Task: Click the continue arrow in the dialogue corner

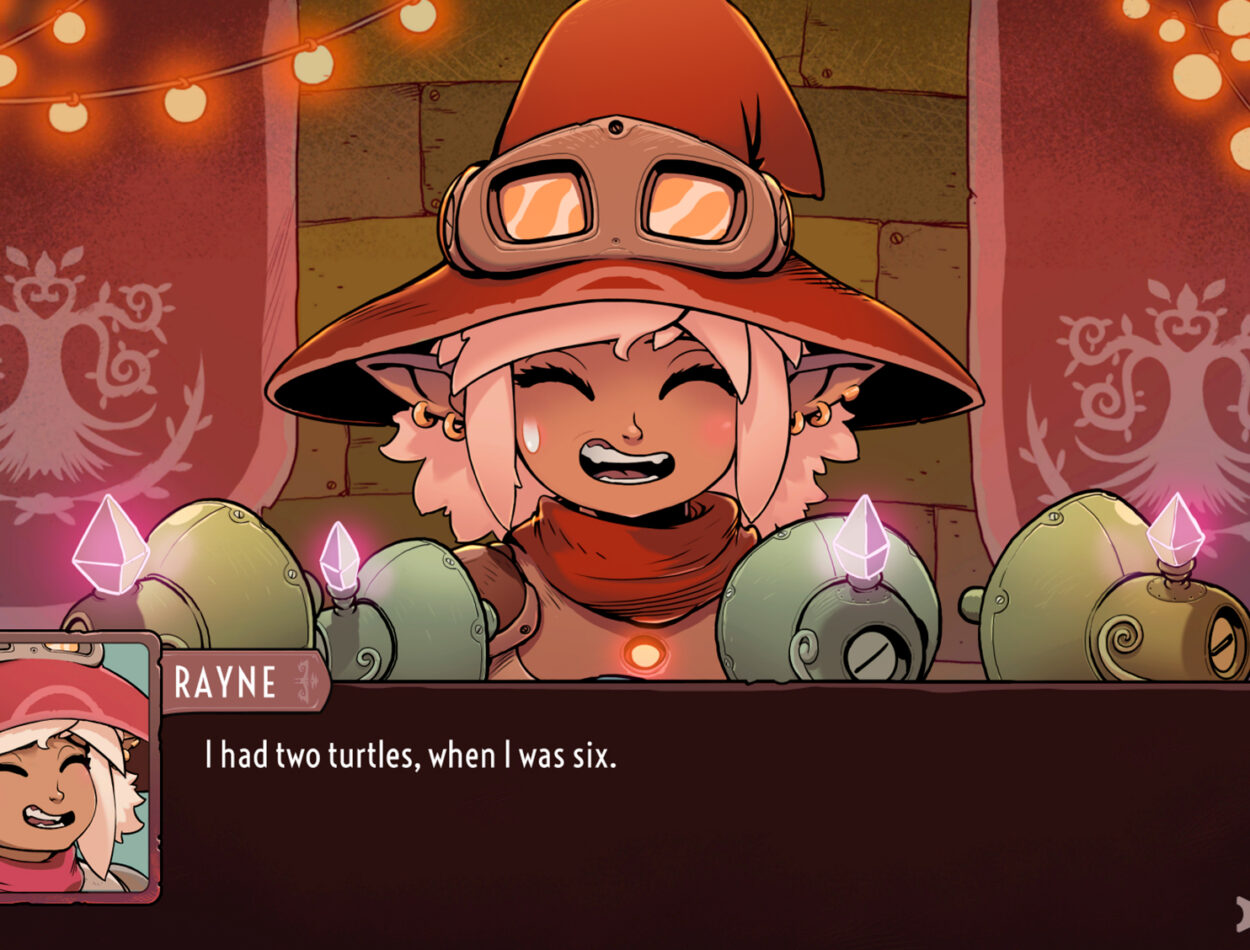Action: pos(1241,913)
